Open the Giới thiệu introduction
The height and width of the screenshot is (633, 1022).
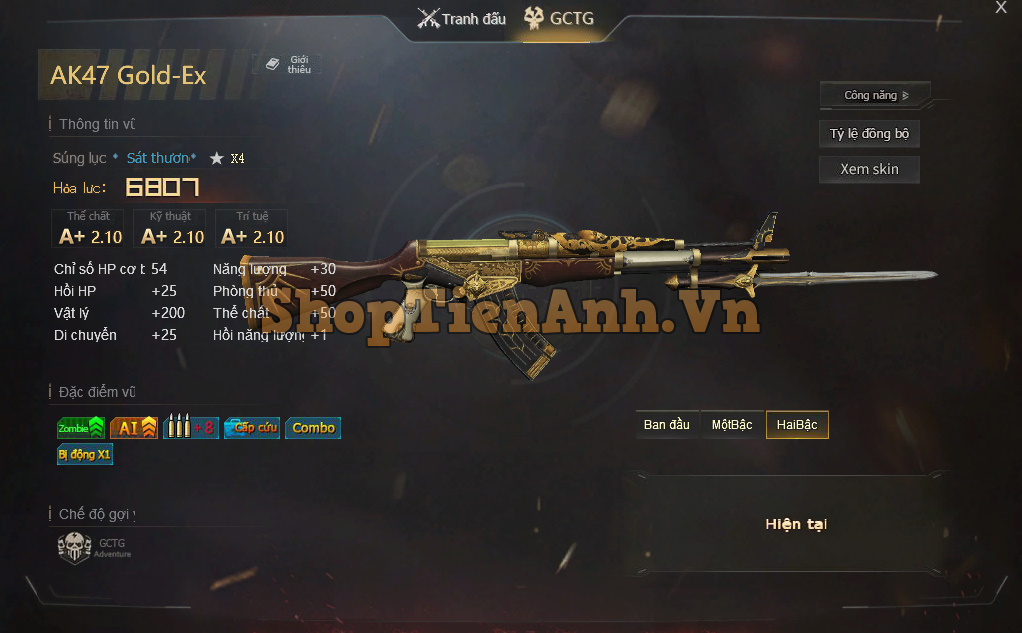(288, 65)
